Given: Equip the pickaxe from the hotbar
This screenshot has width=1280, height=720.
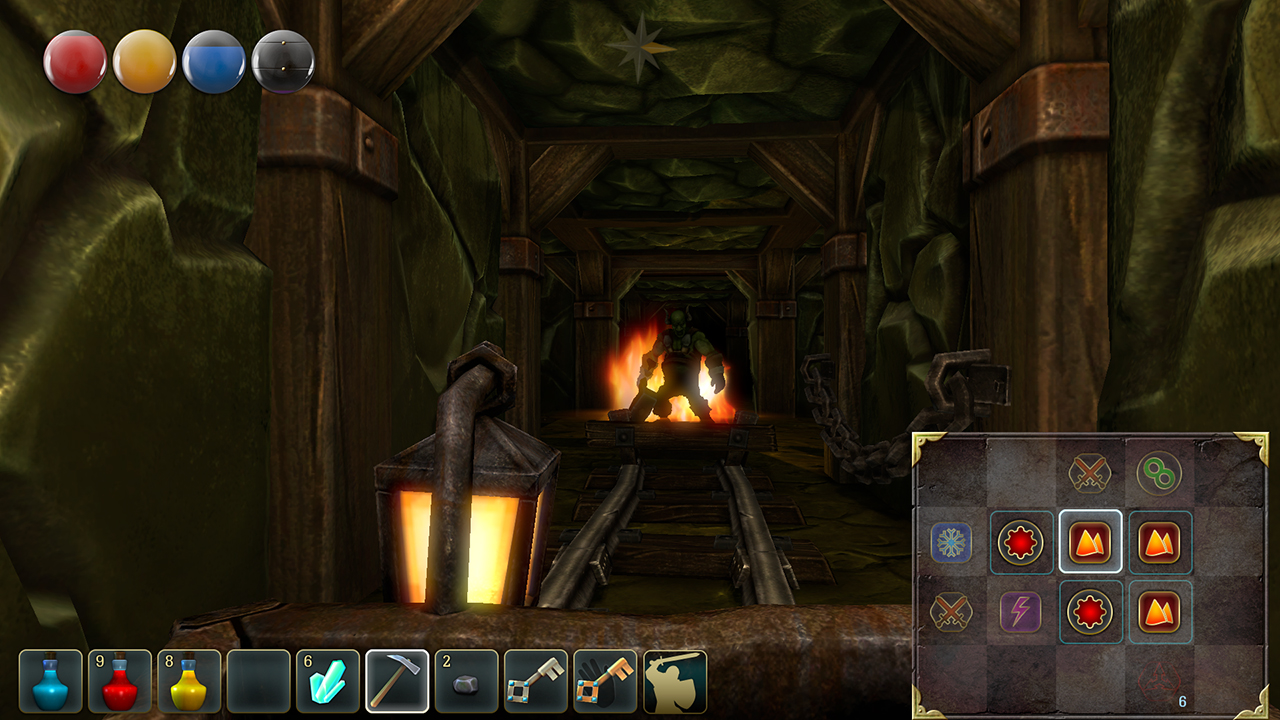Looking at the screenshot, I should point(397,682).
